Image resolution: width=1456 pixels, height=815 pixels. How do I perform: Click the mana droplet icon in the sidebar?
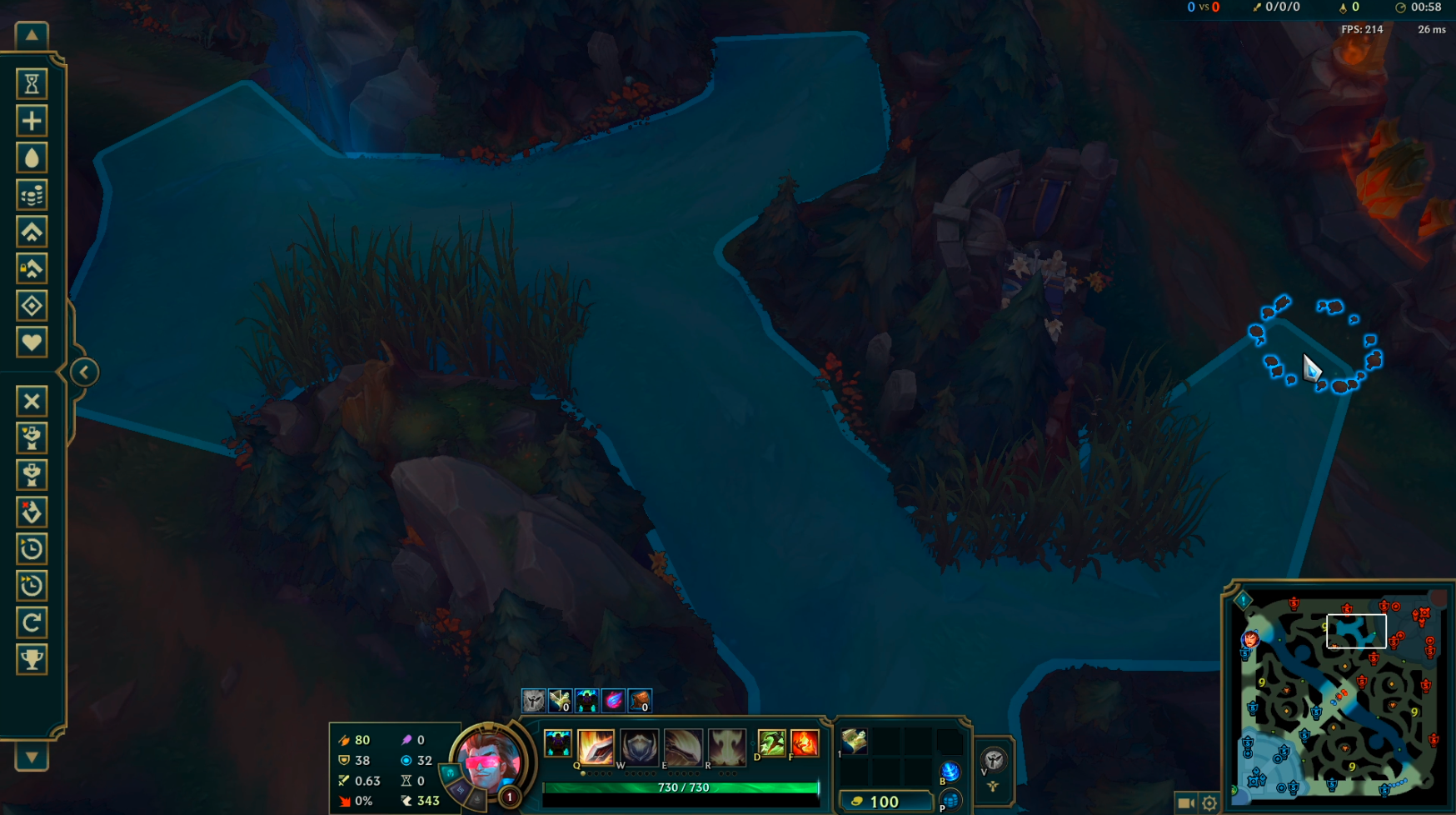[x=32, y=157]
